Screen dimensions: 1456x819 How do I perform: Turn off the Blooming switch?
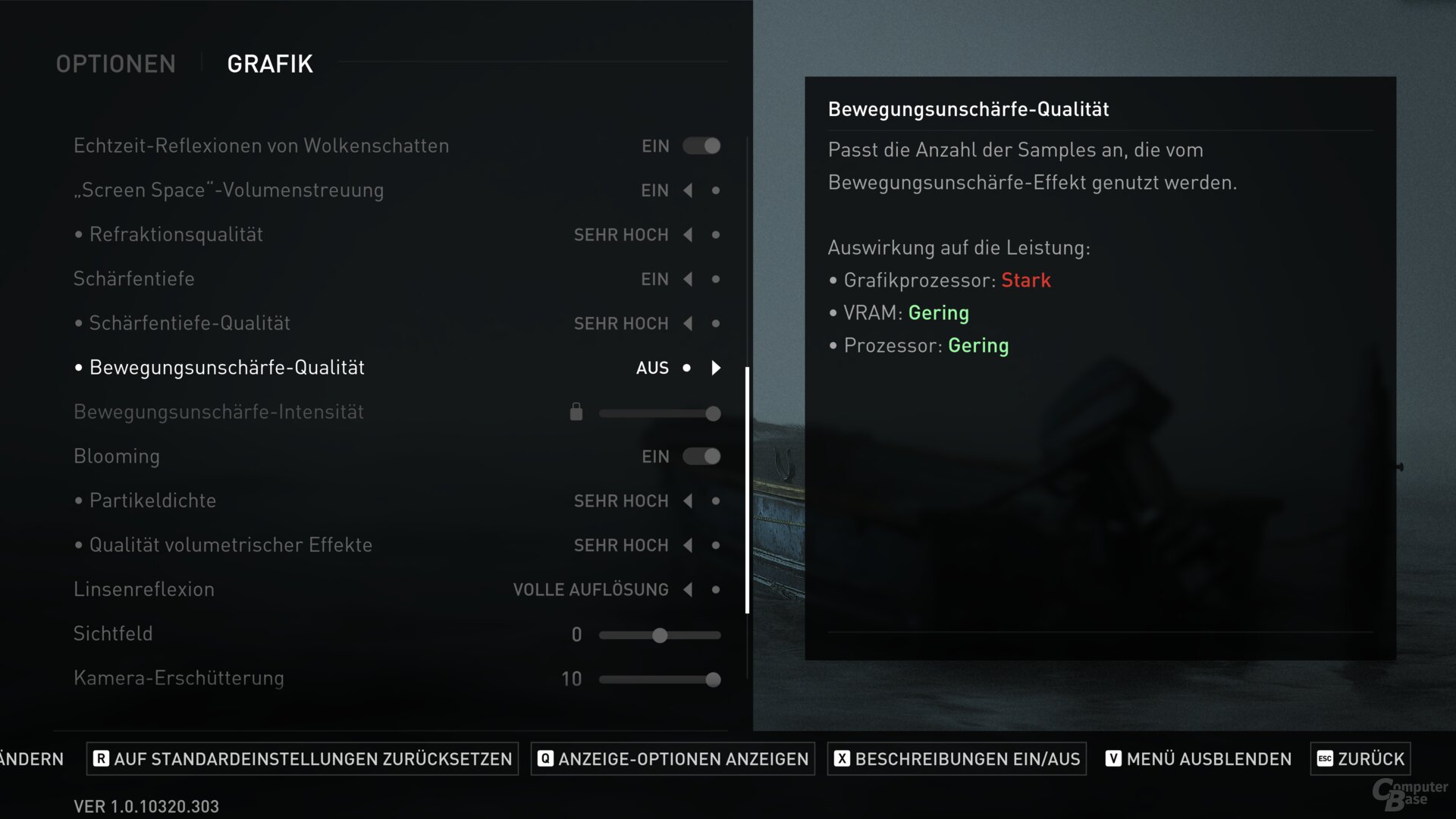[x=701, y=456]
